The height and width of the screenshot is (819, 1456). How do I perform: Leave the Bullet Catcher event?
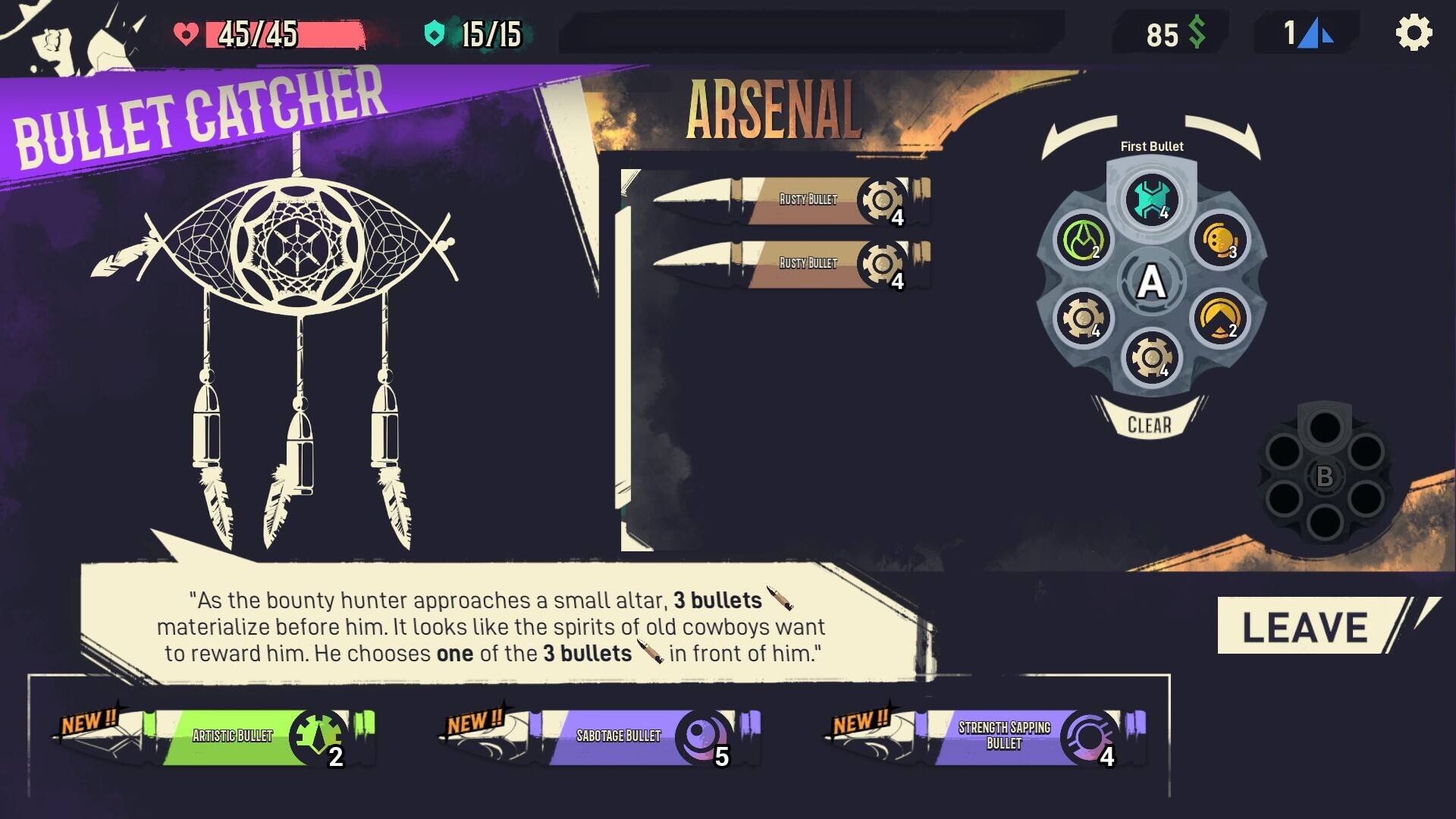click(1306, 626)
